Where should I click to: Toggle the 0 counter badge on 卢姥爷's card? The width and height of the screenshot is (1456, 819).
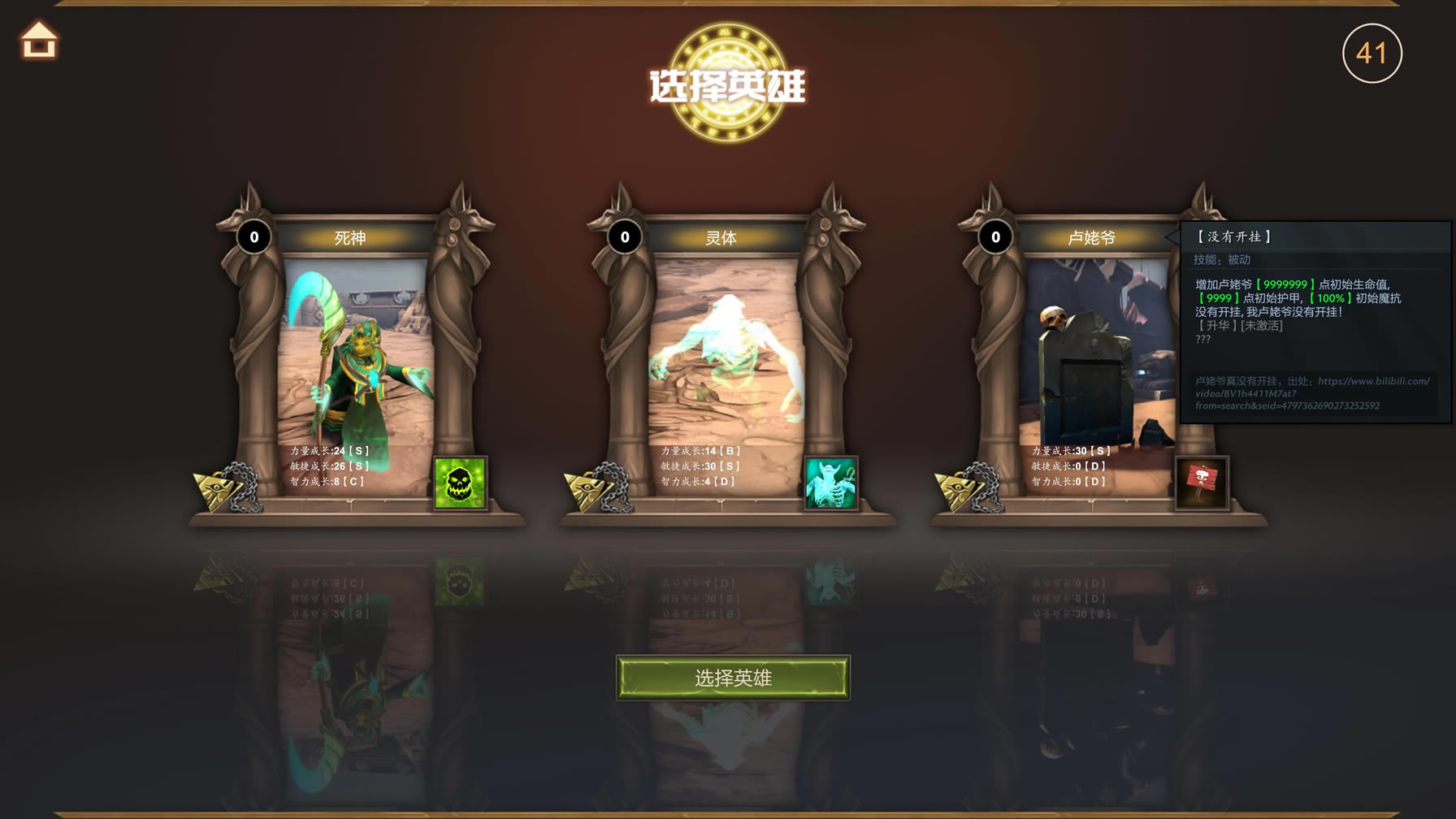(994, 237)
